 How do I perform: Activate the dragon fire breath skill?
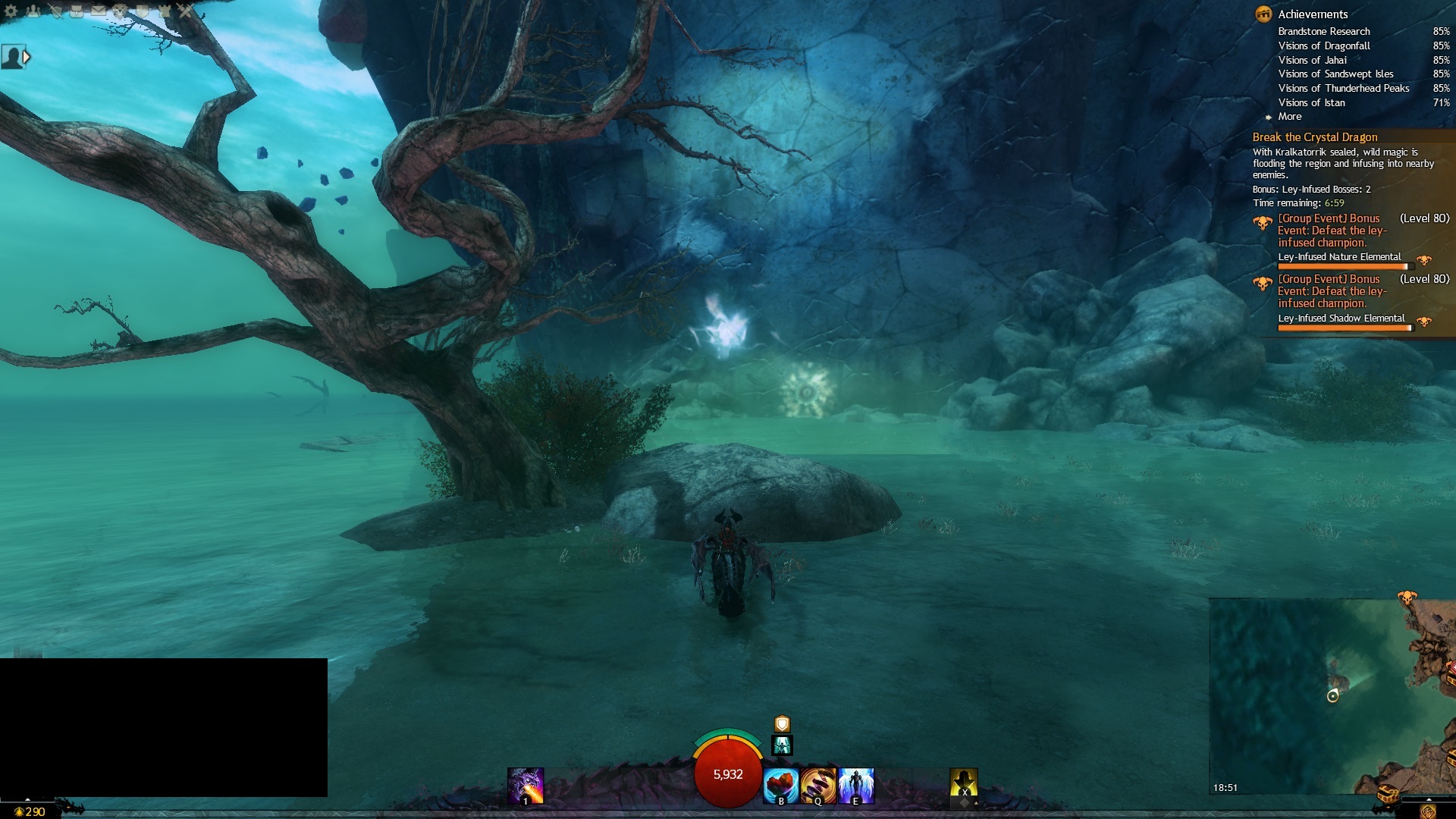(x=526, y=786)
